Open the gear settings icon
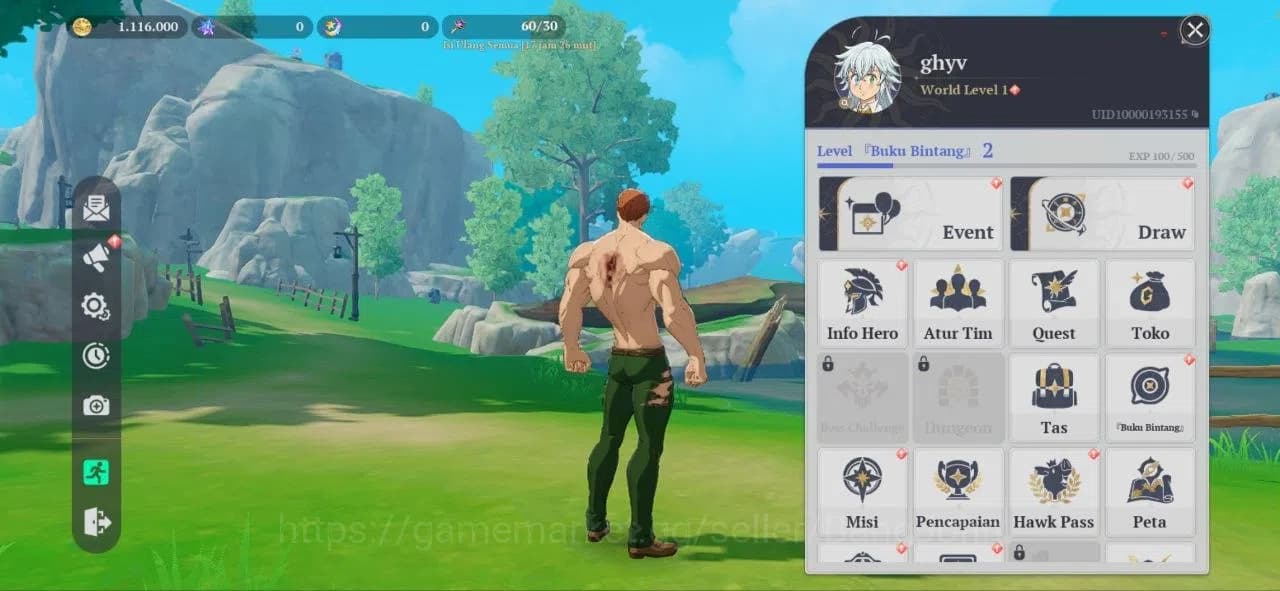Image resolution: width=1280 pixels, height=591 pixels. (96, 306)
